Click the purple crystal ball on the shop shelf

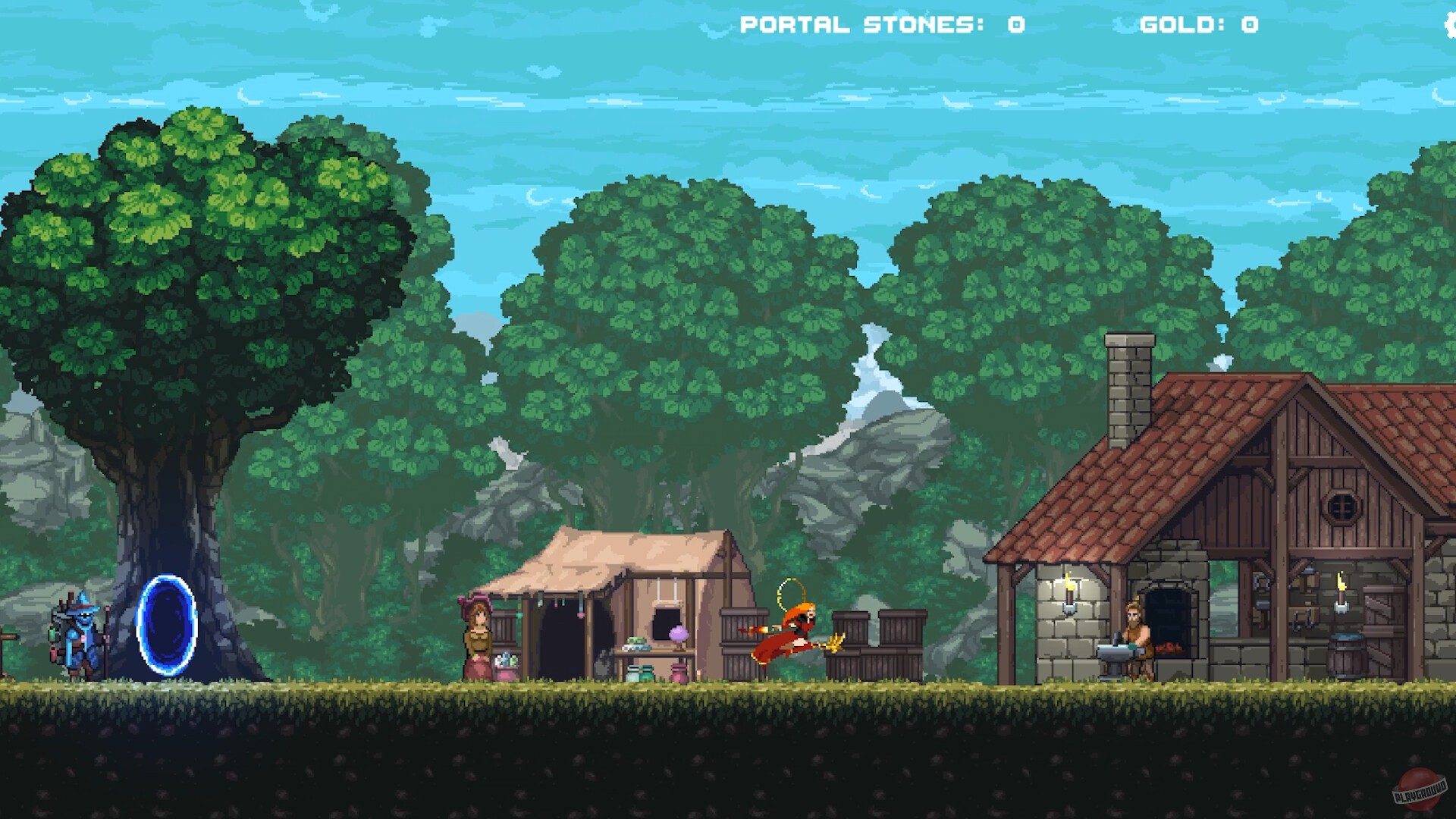coord(679,635)
